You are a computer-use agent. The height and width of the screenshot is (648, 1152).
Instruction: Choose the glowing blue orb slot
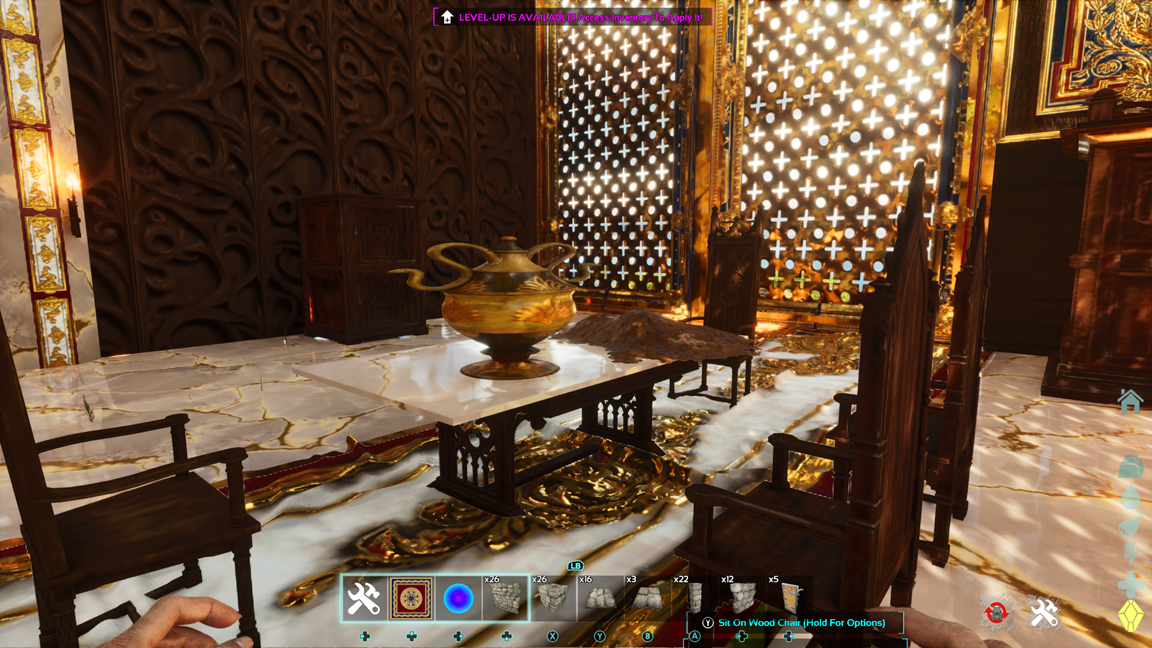click(458, 598)
